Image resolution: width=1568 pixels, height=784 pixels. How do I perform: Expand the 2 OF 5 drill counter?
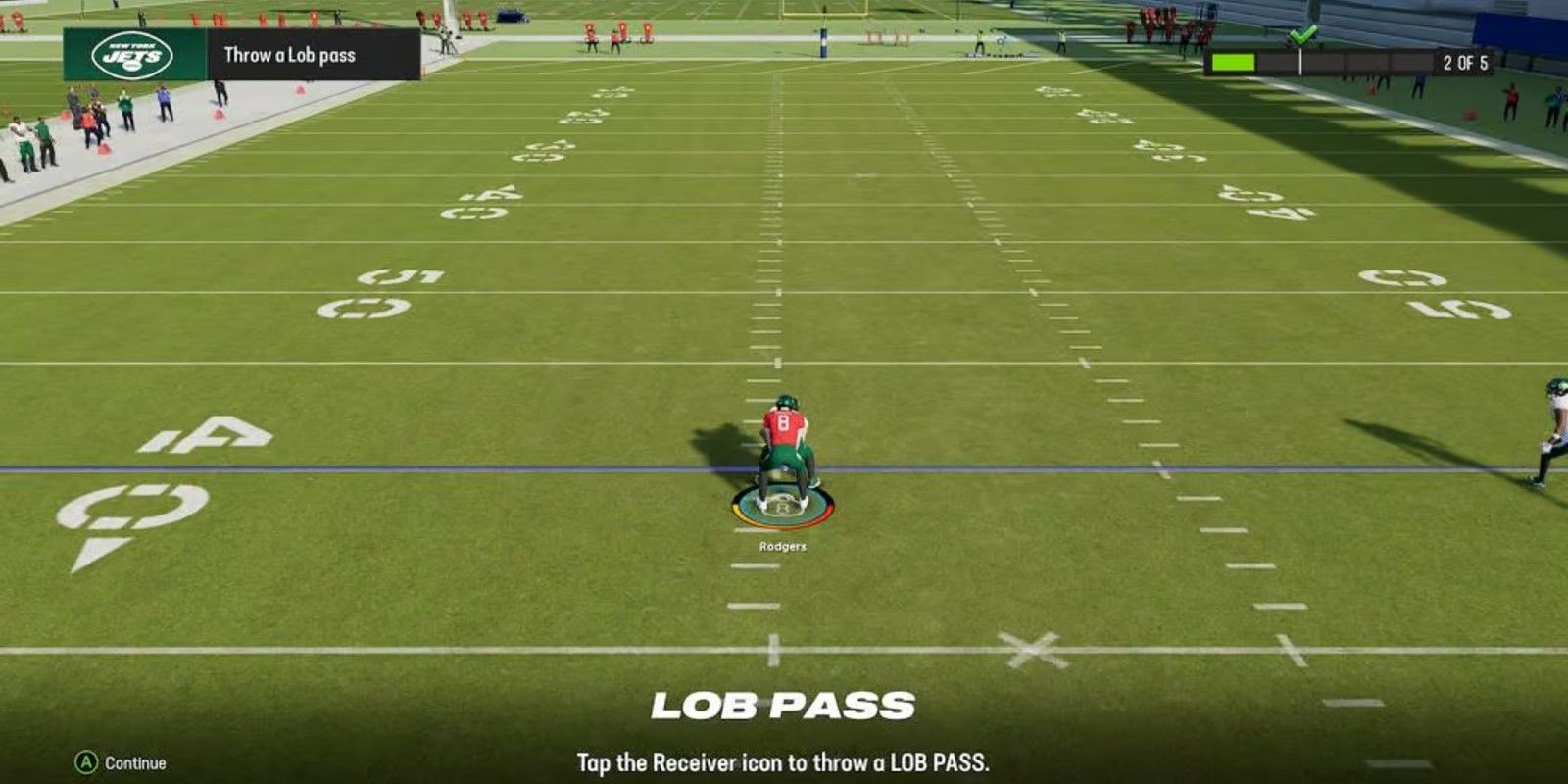(1466, 59)
